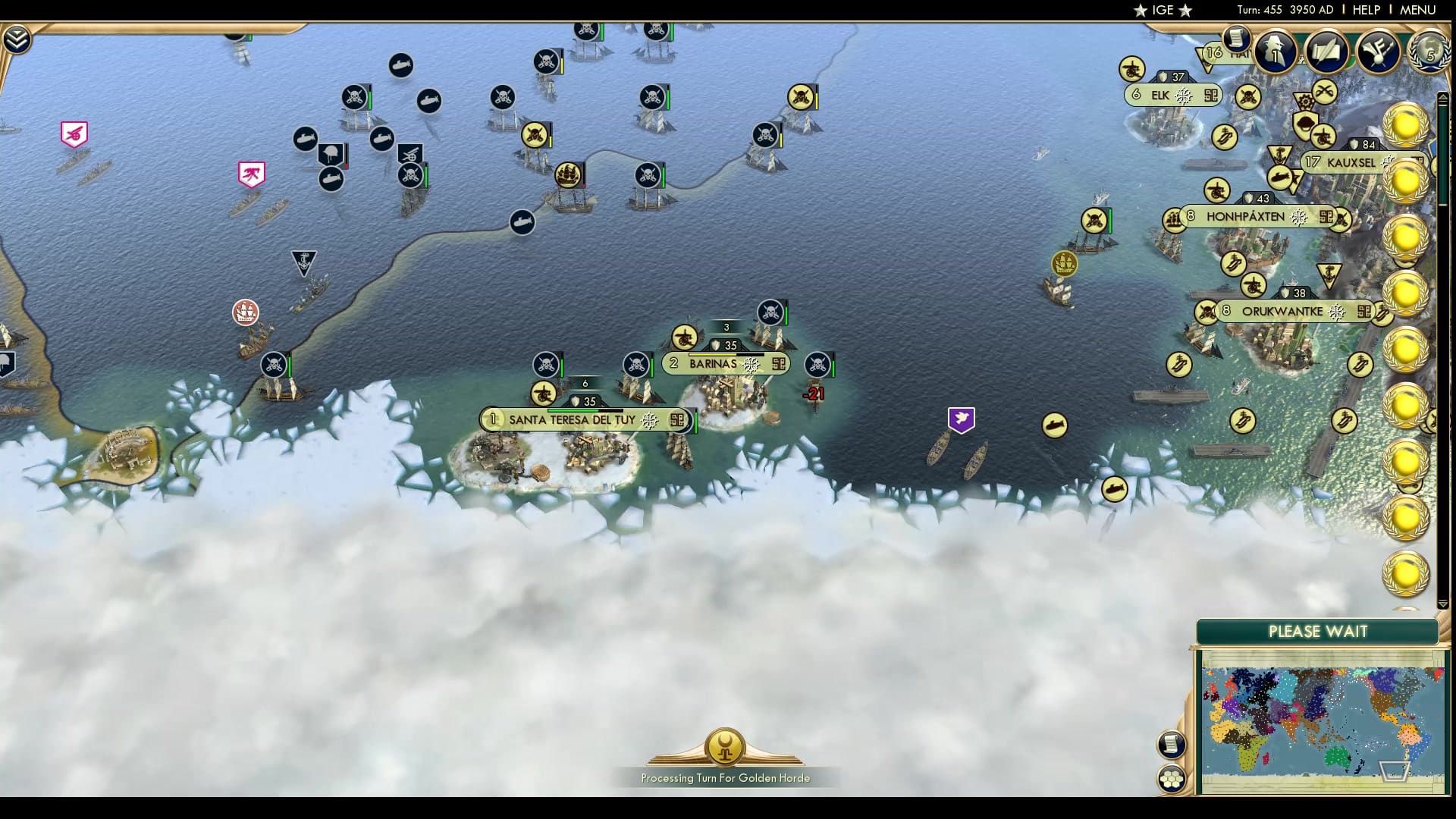This screenshot has height=819, width=1456.
Task: Toggle the pink cavalry promotion flag
Action: coord(251,172)
